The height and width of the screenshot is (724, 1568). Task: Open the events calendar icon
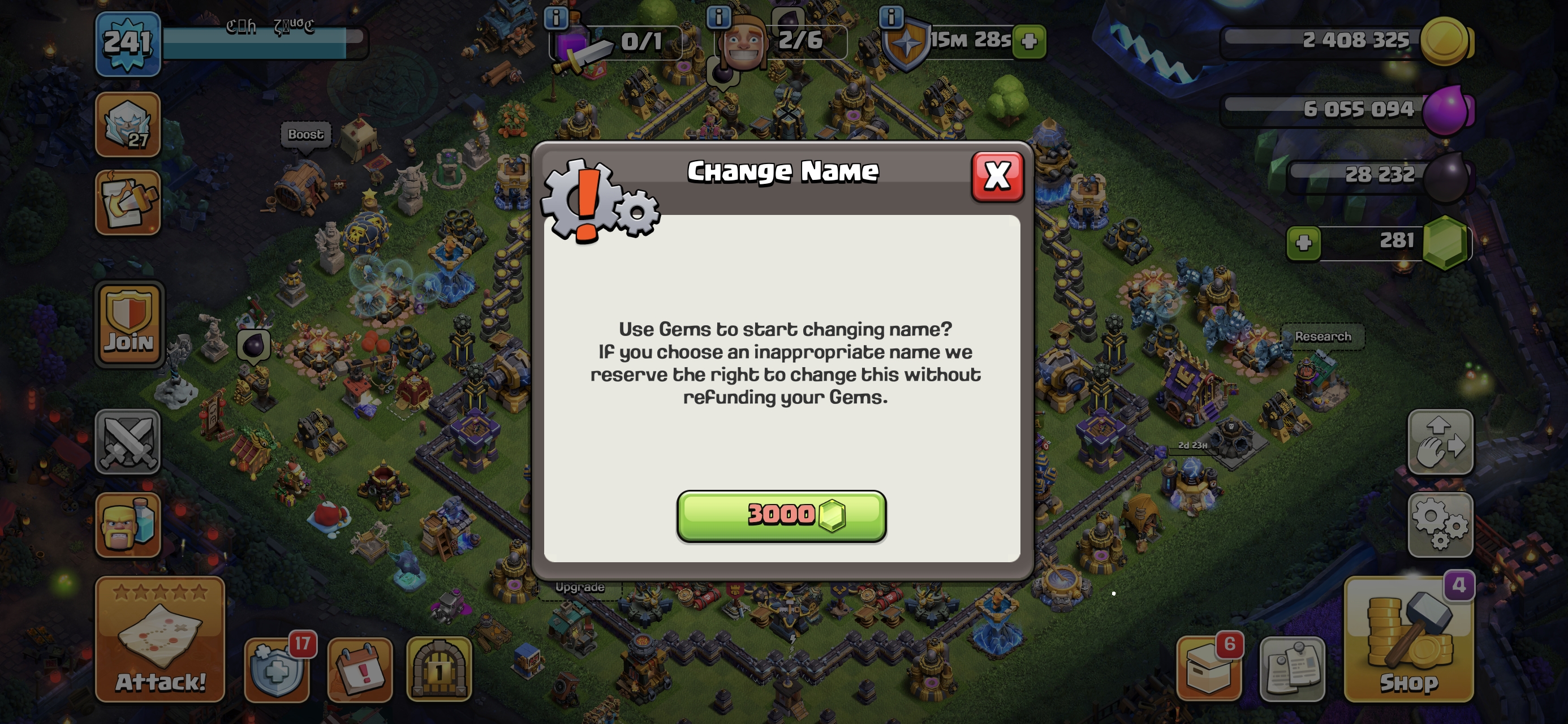(x=360, y=669)
